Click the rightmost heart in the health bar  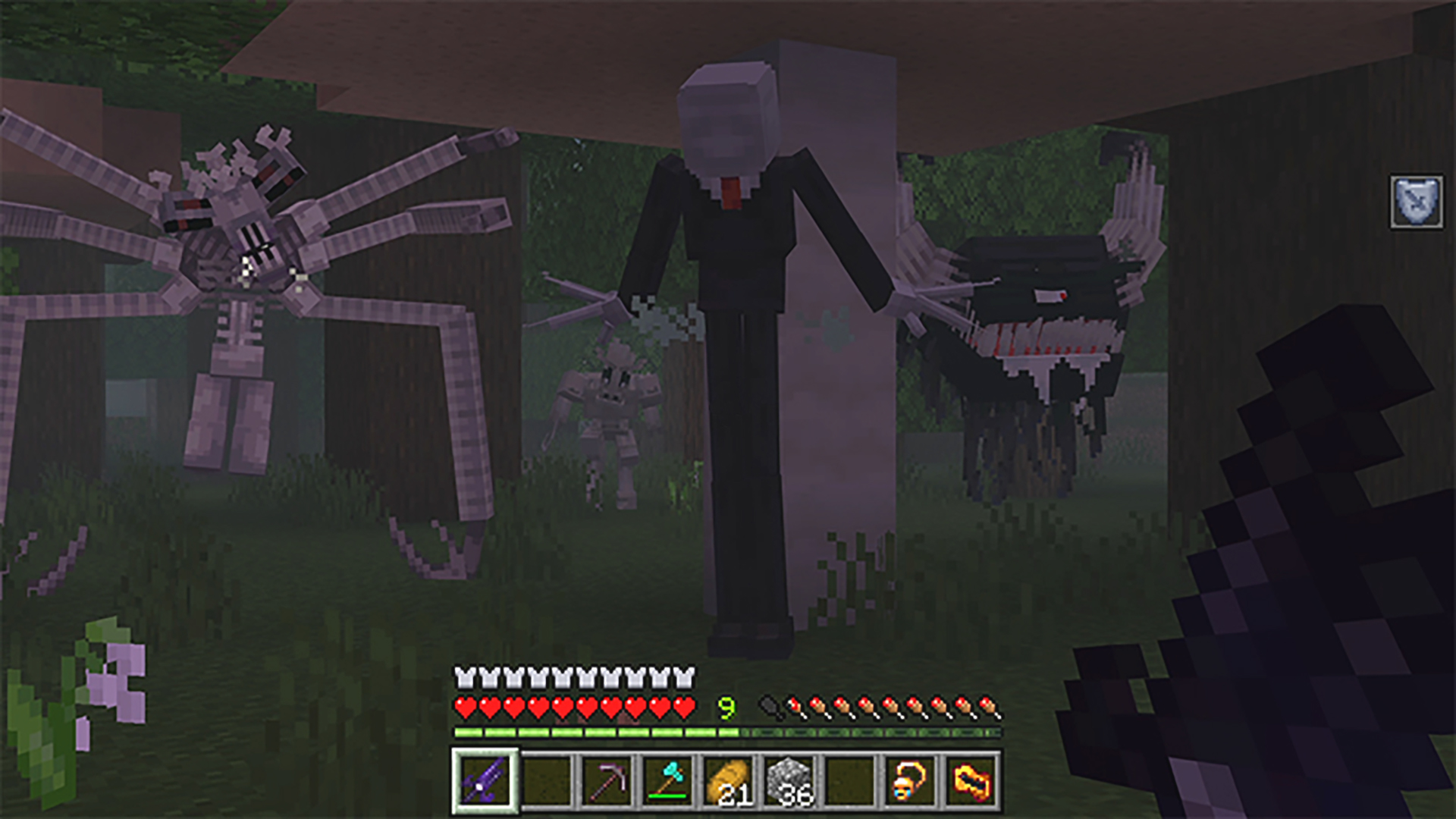coord(685,708)
